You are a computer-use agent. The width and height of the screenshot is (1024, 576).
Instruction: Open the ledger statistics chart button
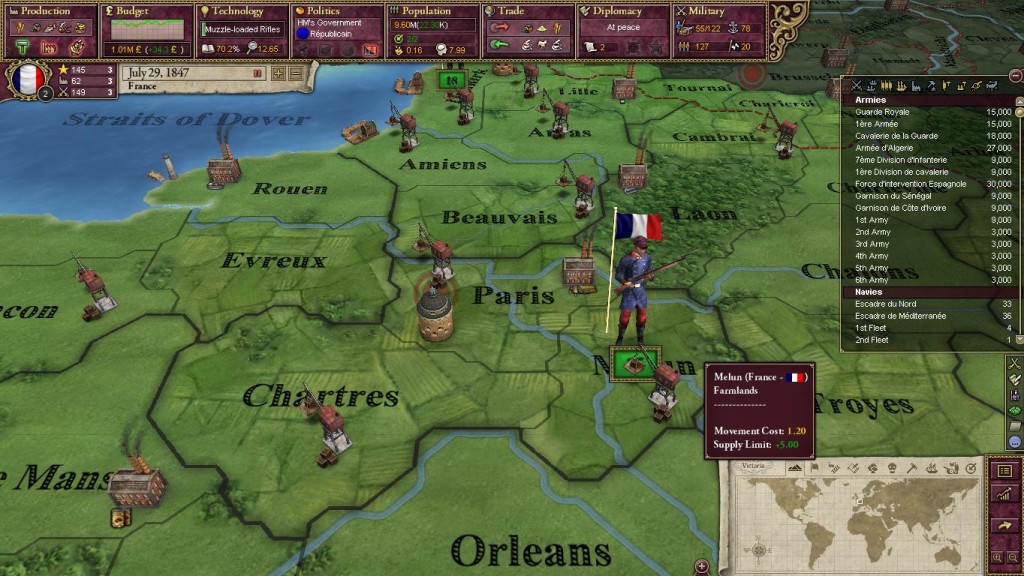pyautogui.click(x=1005, y=495)
